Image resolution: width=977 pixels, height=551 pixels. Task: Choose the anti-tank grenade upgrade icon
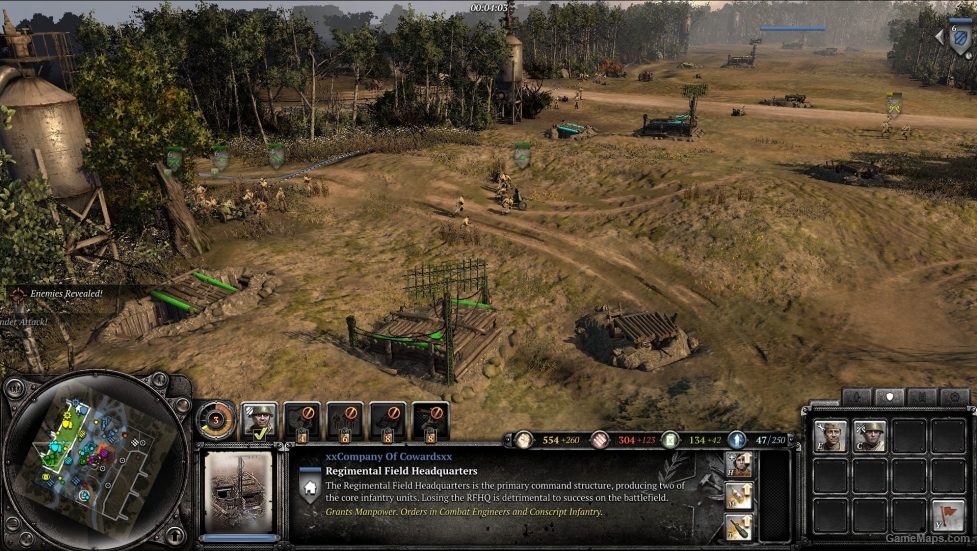click(x=739, y=526)
